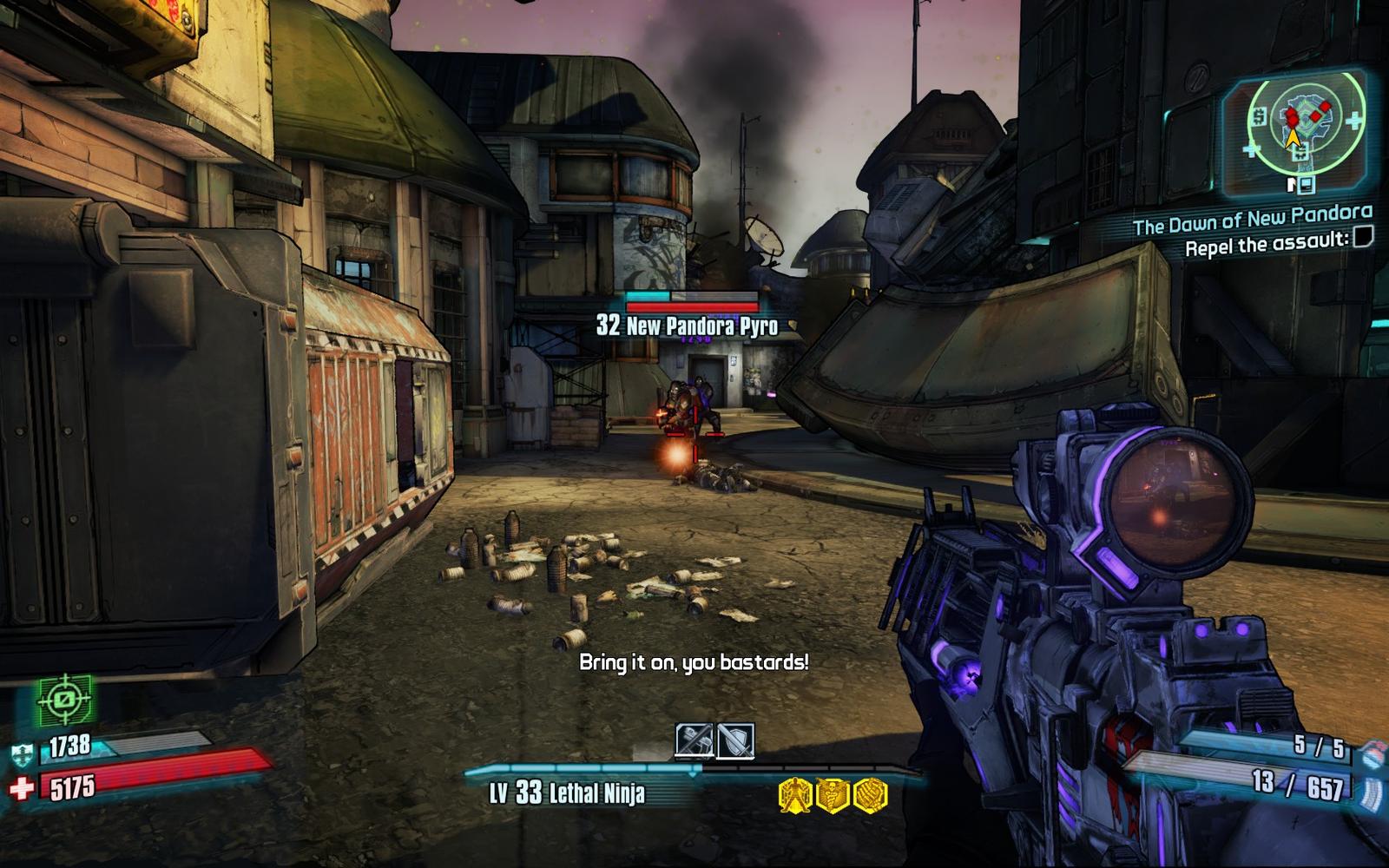Tick the Repel the assault objective box
Image resolution: width=1389 pixels, height=868 pixels.
tap(1363, 236)
